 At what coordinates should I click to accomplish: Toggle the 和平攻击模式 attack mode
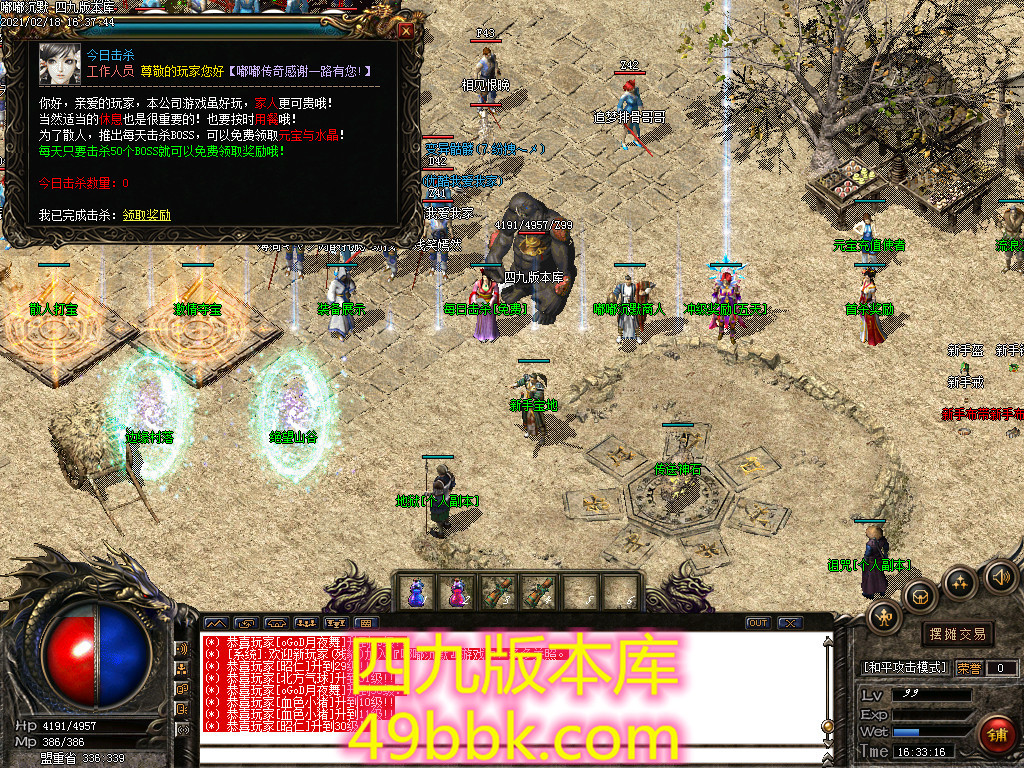[x=904, y=667]
